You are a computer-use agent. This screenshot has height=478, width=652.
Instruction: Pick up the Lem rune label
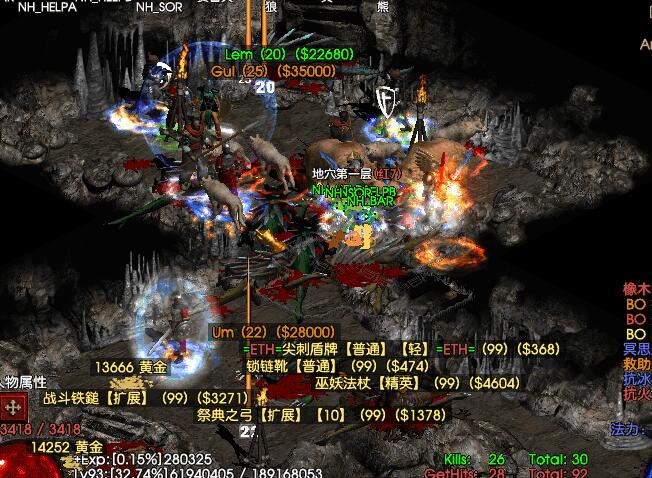pyautogui.click(x=288, y=54)
